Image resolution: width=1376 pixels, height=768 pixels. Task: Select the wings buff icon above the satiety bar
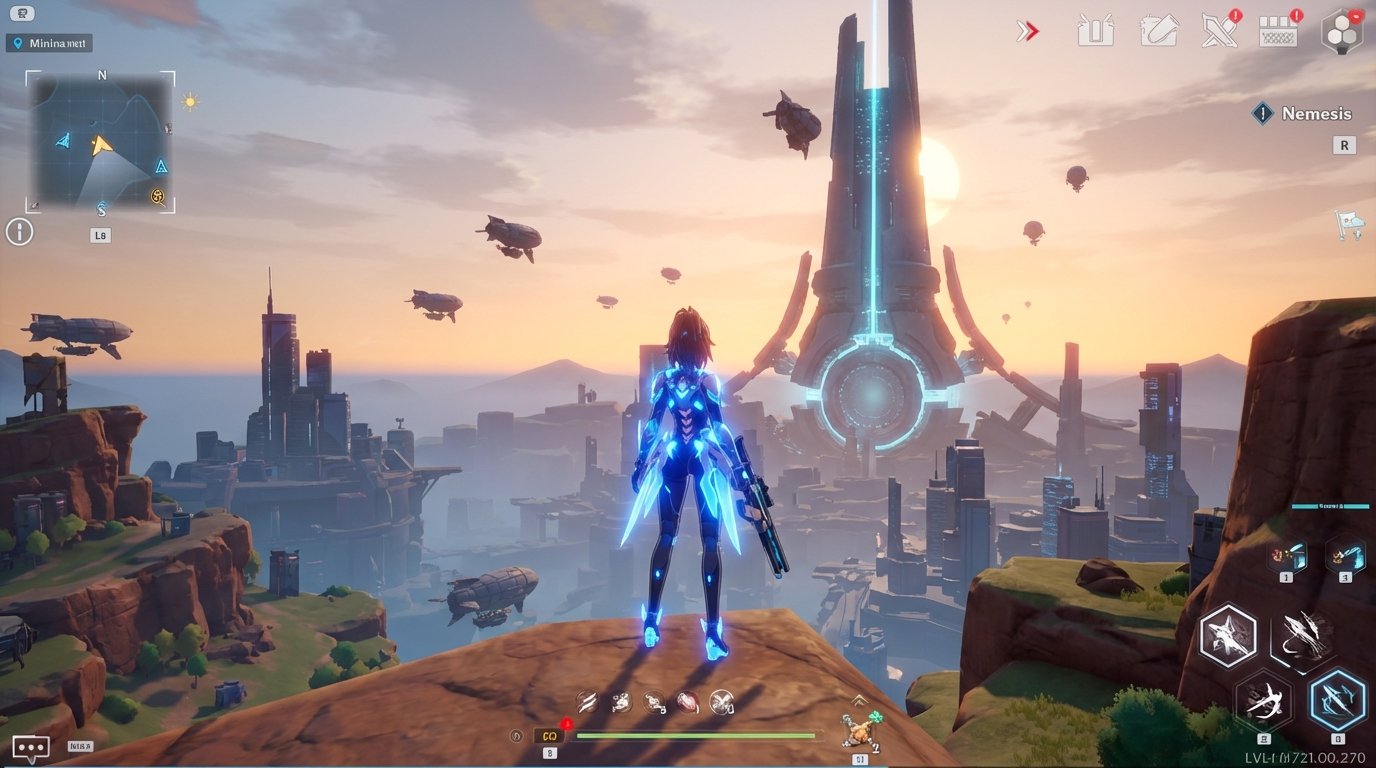(x=721, y=702)
